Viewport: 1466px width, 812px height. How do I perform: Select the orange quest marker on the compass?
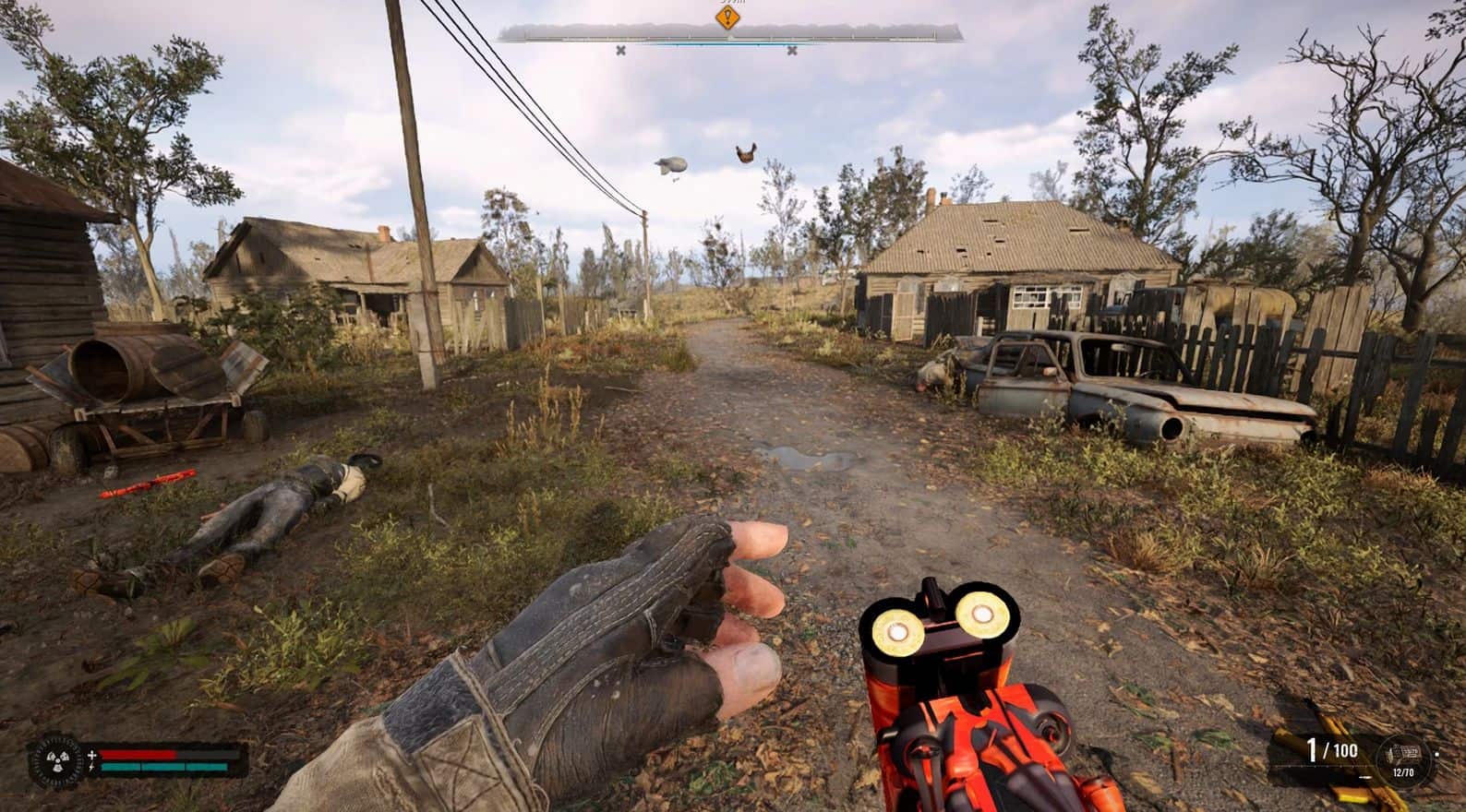tap(728, 18)
